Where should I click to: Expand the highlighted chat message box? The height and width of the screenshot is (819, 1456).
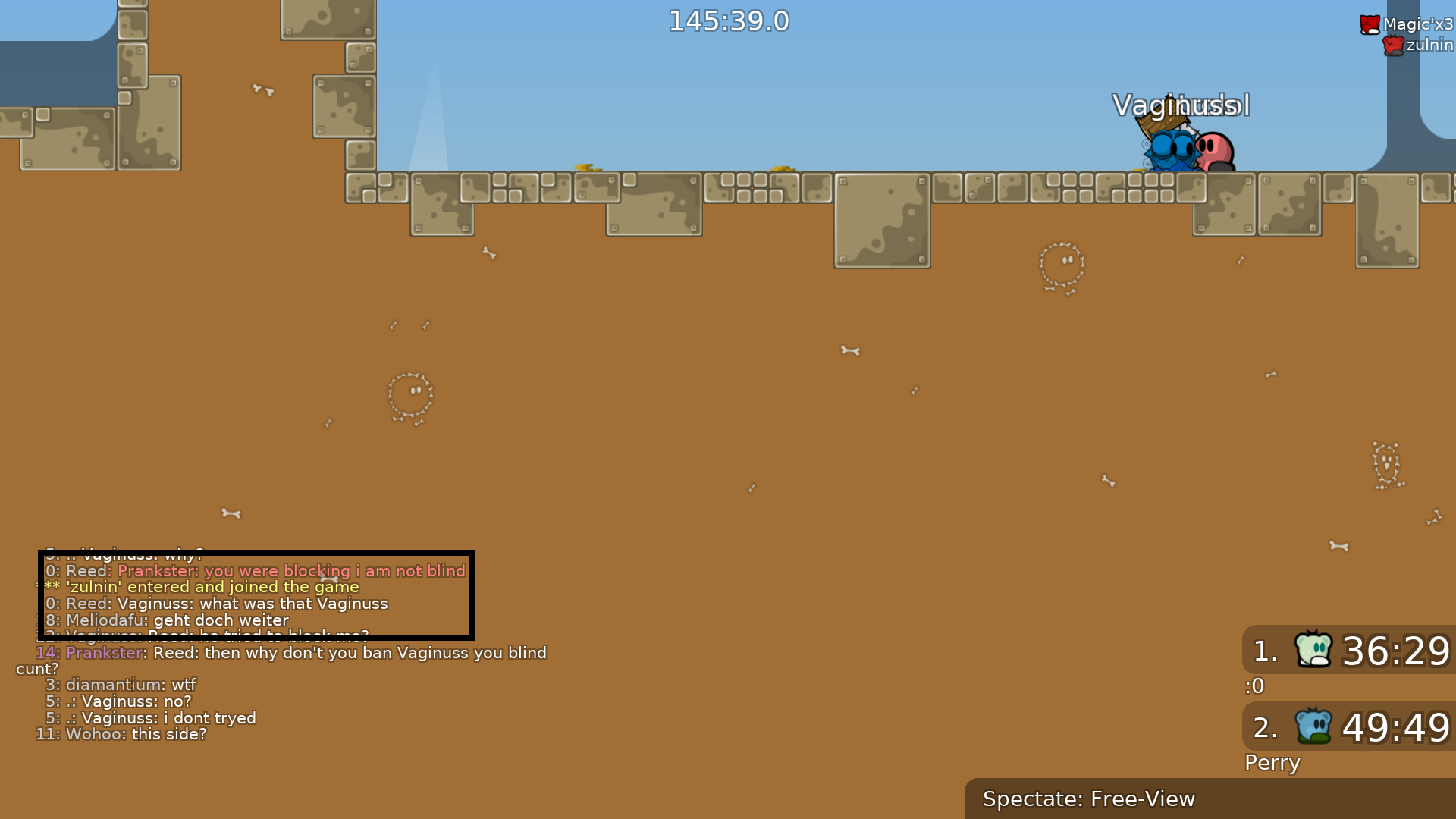[256, 595]
